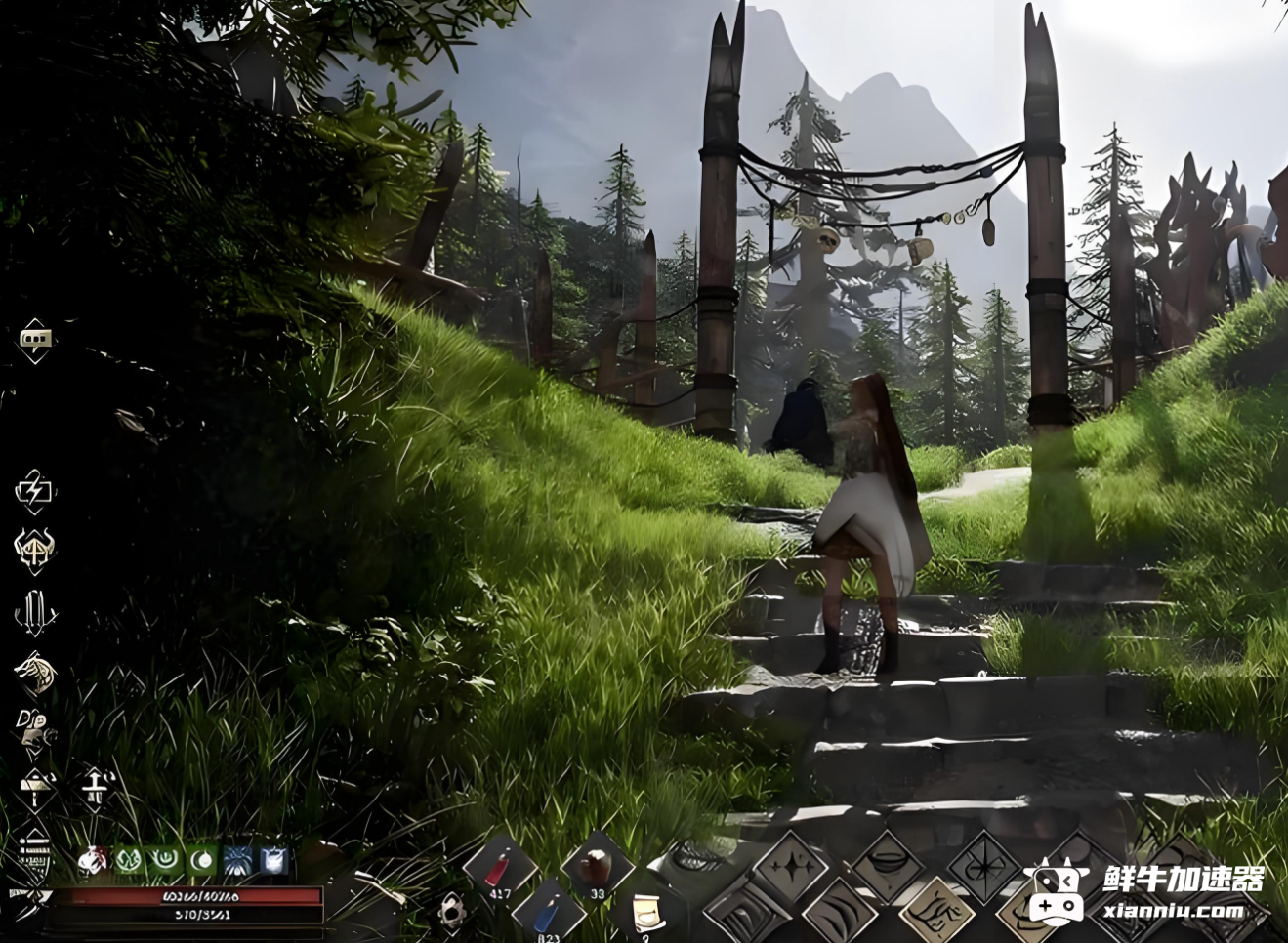Select the wolf head icon
1288x943 pixels.
pos(35,673)
